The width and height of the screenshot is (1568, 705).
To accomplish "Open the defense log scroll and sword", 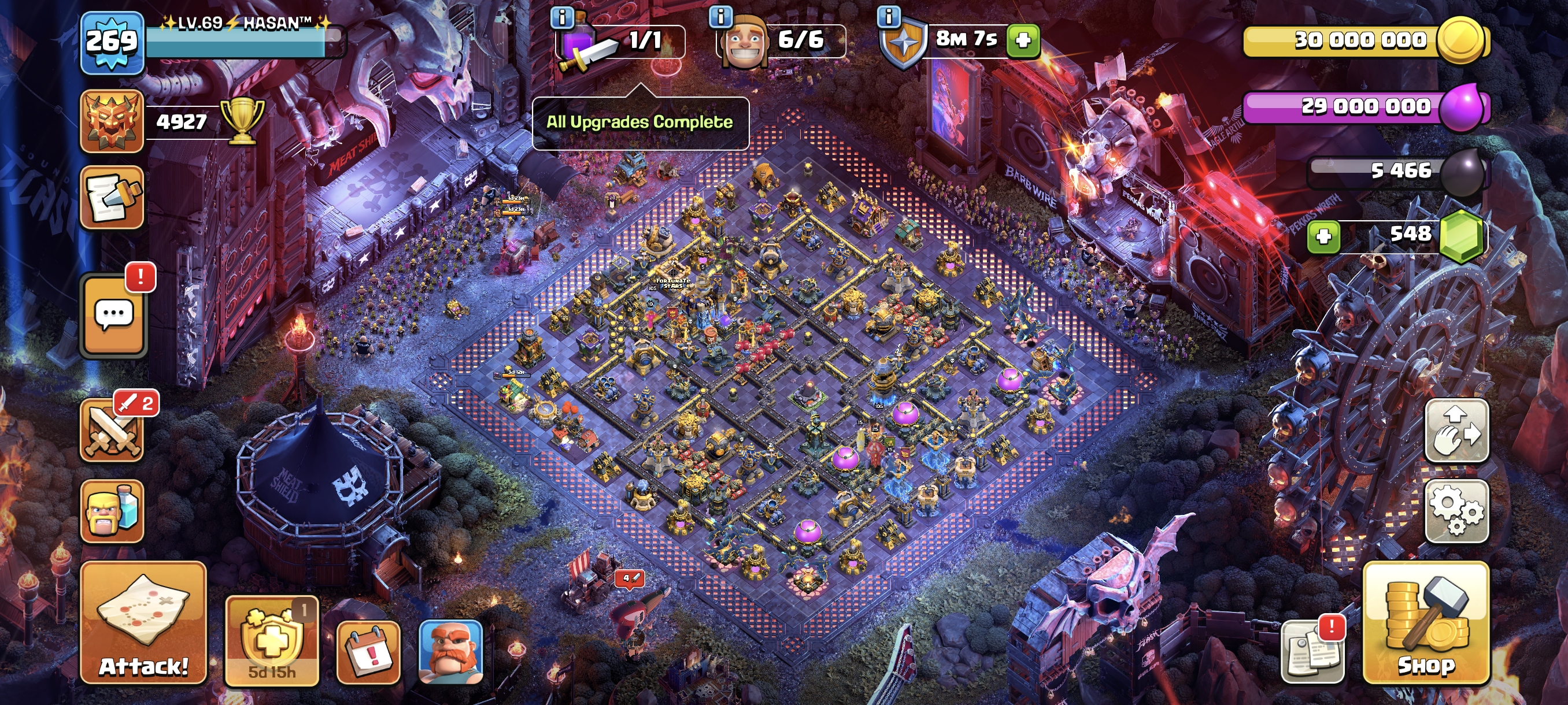I will [x=113, y=198].
